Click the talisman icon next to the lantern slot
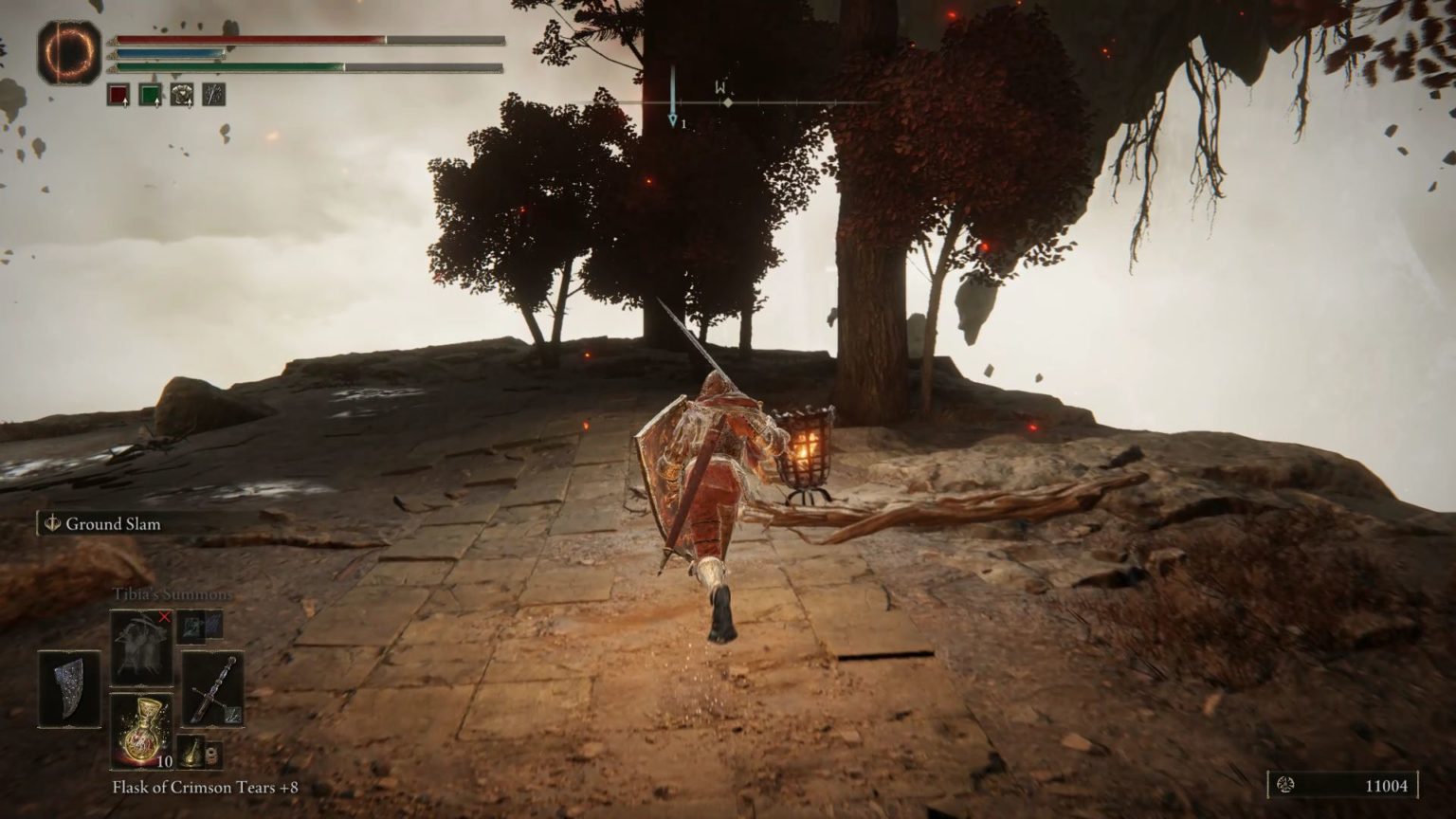Image resolution: width=1456 pixels, height=819 pixels. (214, 755)
